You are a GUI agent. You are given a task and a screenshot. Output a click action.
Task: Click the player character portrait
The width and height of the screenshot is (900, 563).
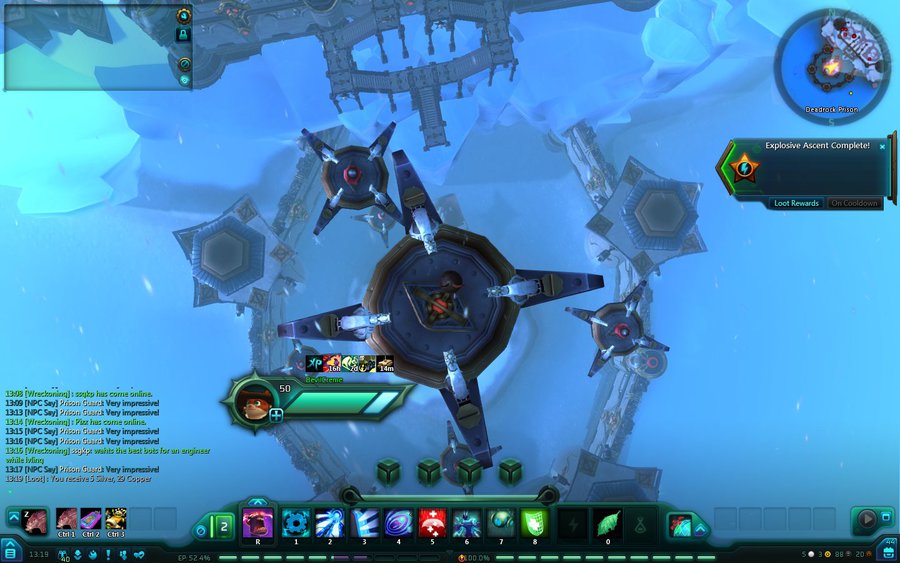pos(257,401)
